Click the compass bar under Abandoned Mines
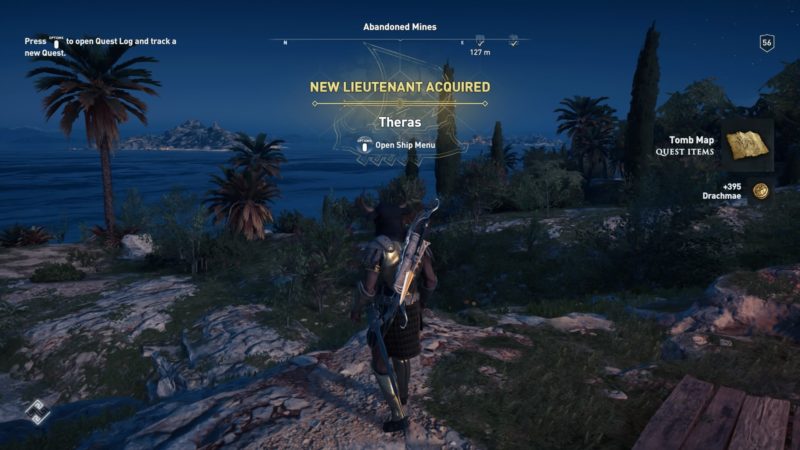Image resolution: width=800 pixels, height=450 pixels. click(x=400, y=41)
